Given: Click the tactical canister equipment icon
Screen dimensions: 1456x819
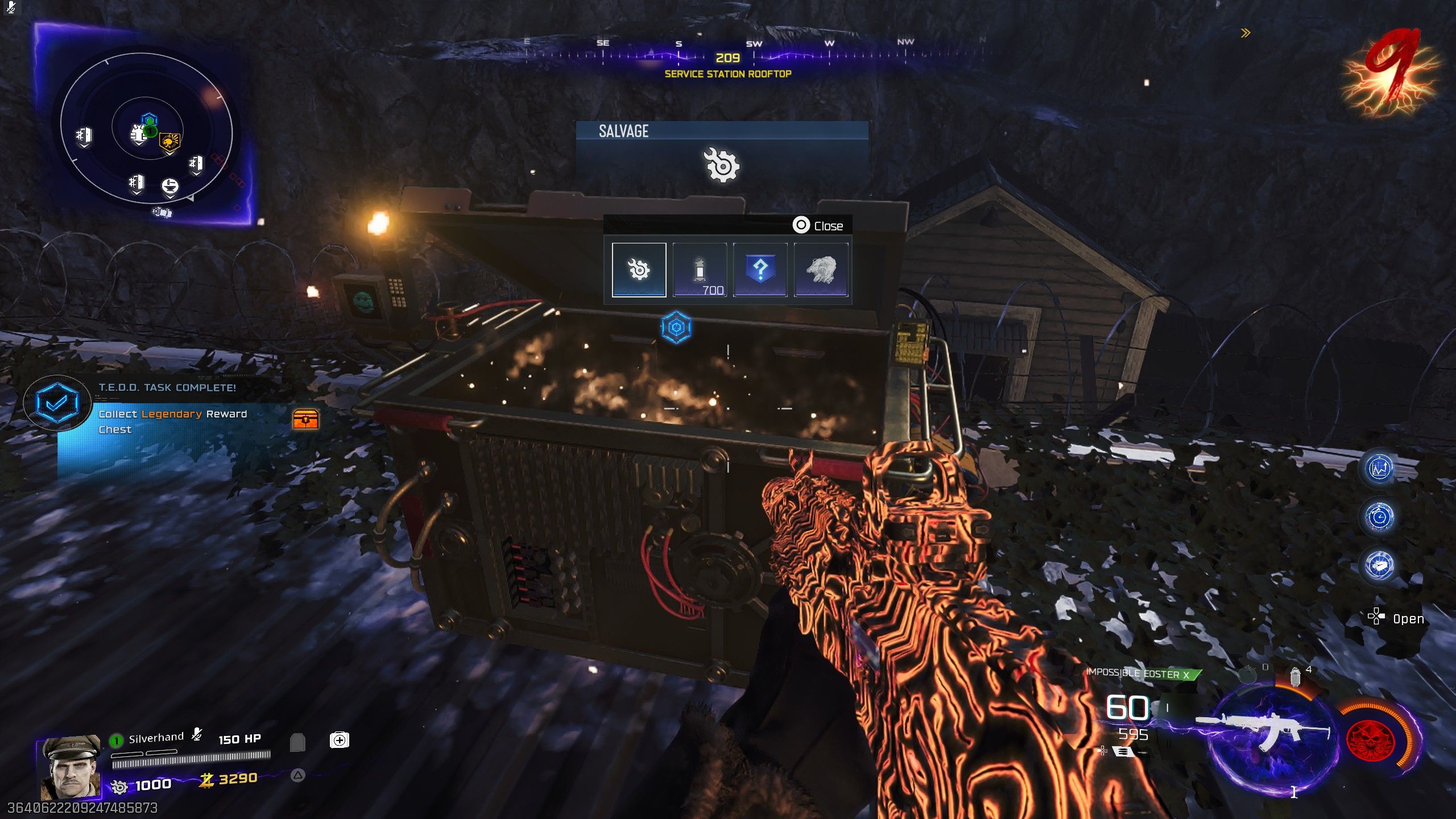Looking at the screenshot, I should pos(1295,677).
